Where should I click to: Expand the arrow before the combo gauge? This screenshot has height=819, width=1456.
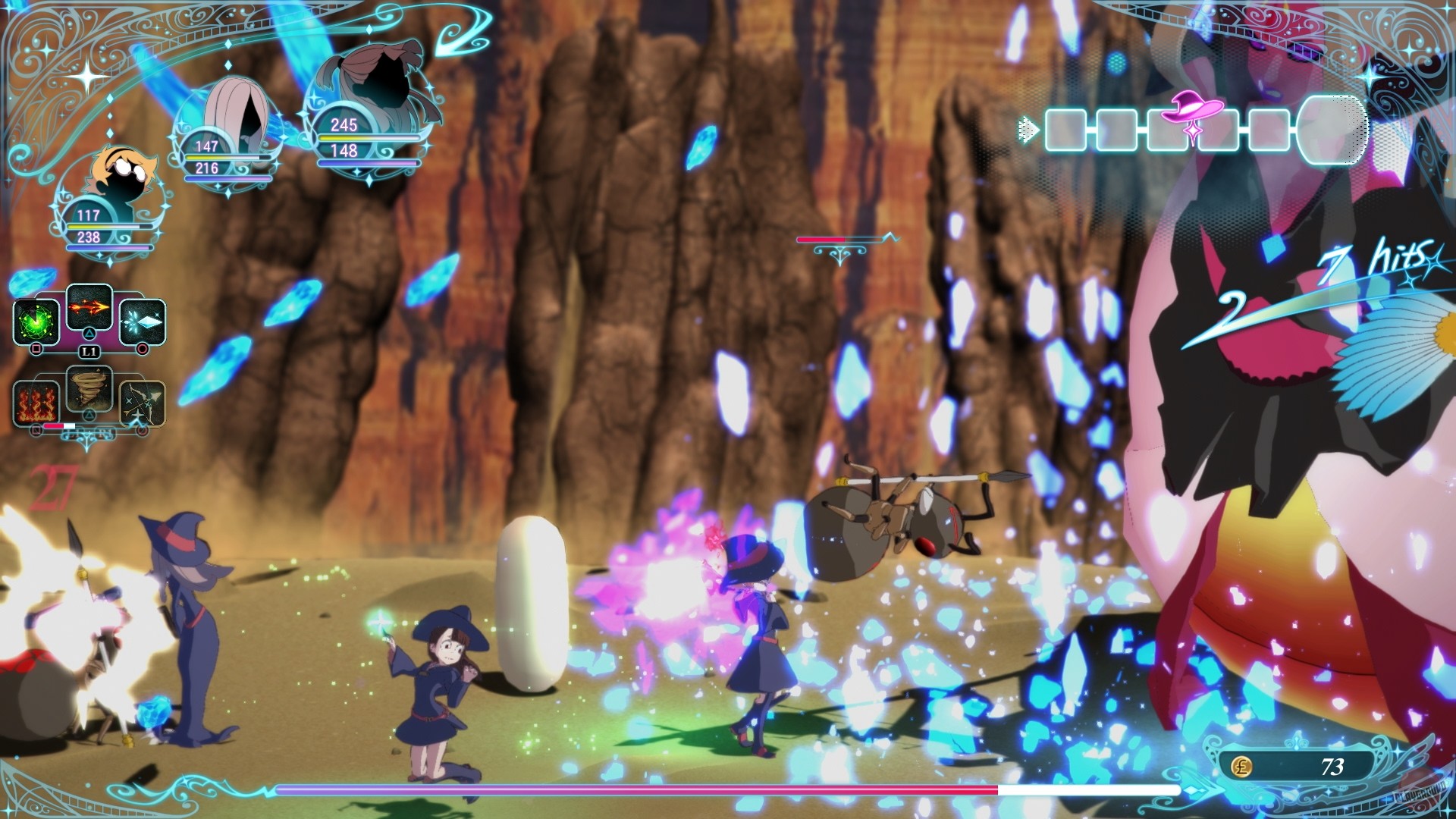click(1028, 129)
